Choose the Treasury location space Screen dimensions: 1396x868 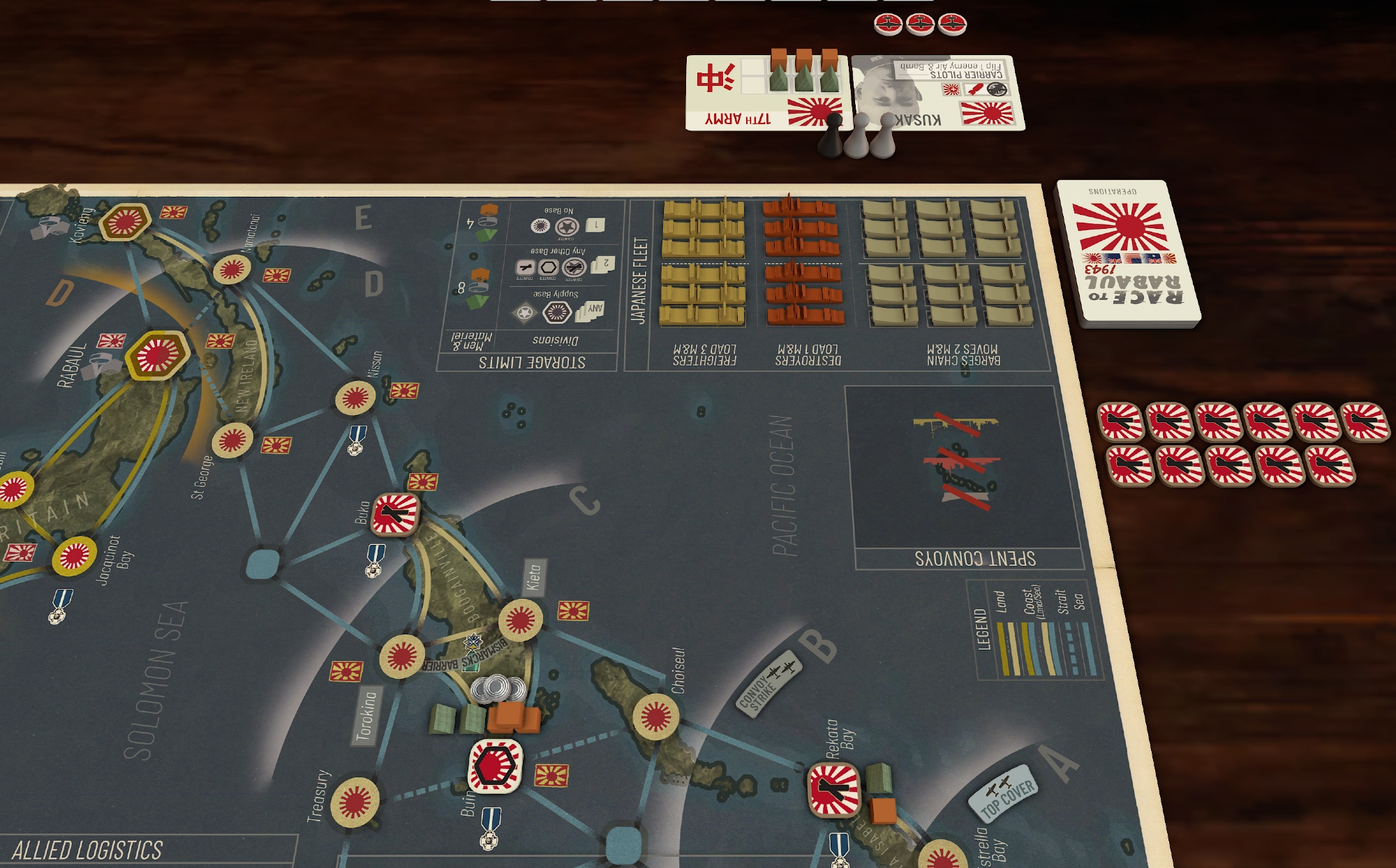355,802
